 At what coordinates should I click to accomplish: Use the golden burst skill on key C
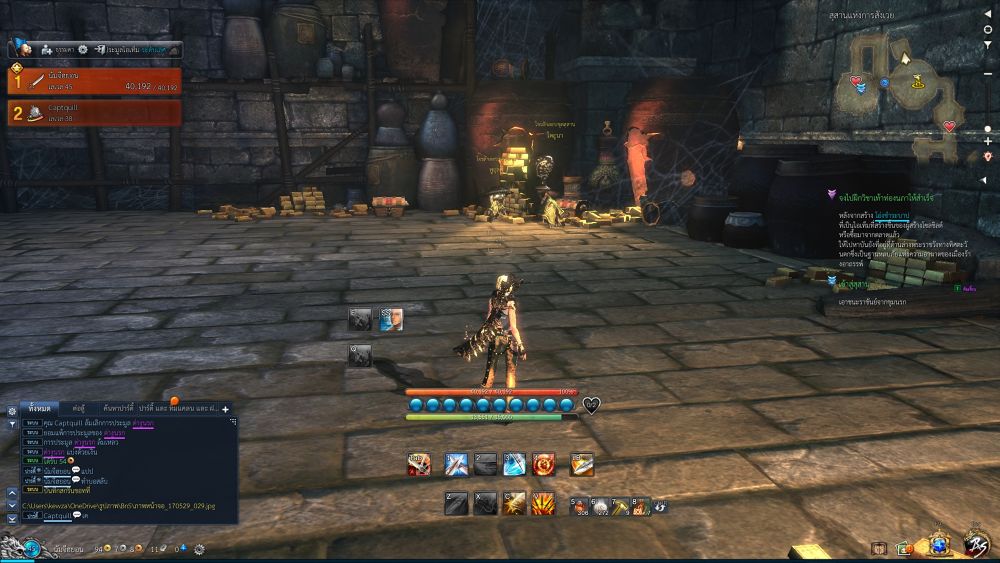[515, 504]
